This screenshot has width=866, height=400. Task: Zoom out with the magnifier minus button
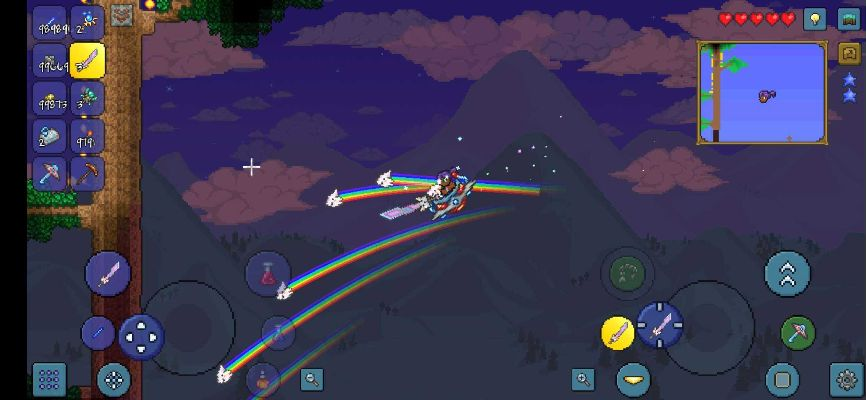tap(313, 379)
